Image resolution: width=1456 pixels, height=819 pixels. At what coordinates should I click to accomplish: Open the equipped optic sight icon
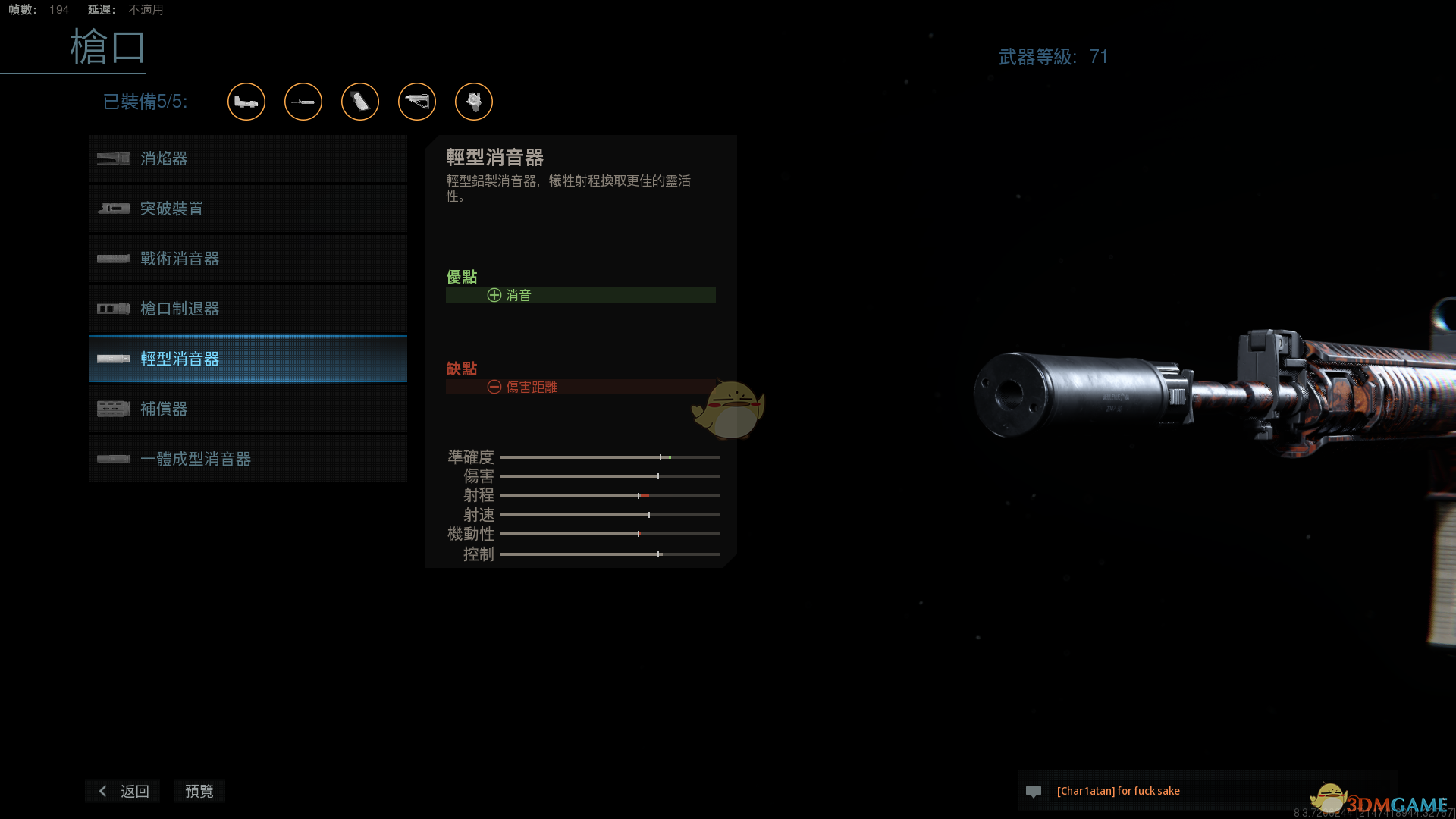coord(246,102)
